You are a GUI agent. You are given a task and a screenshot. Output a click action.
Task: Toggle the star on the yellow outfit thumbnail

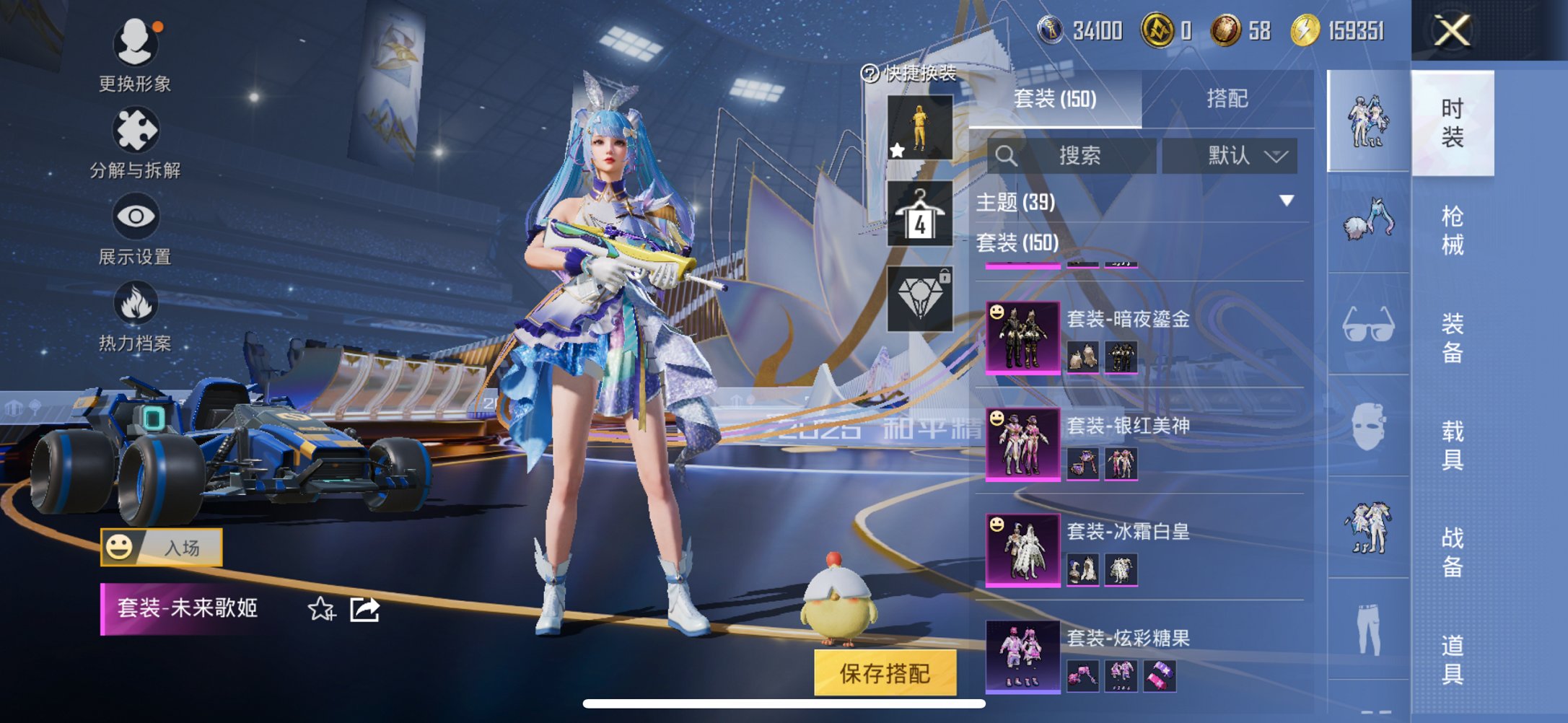pos(897,152)
